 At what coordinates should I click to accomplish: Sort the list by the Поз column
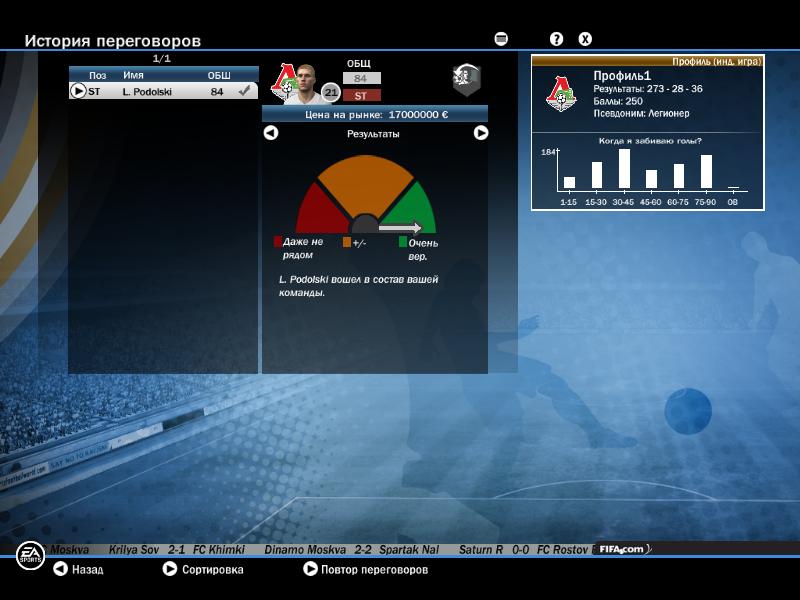(97, 75)
